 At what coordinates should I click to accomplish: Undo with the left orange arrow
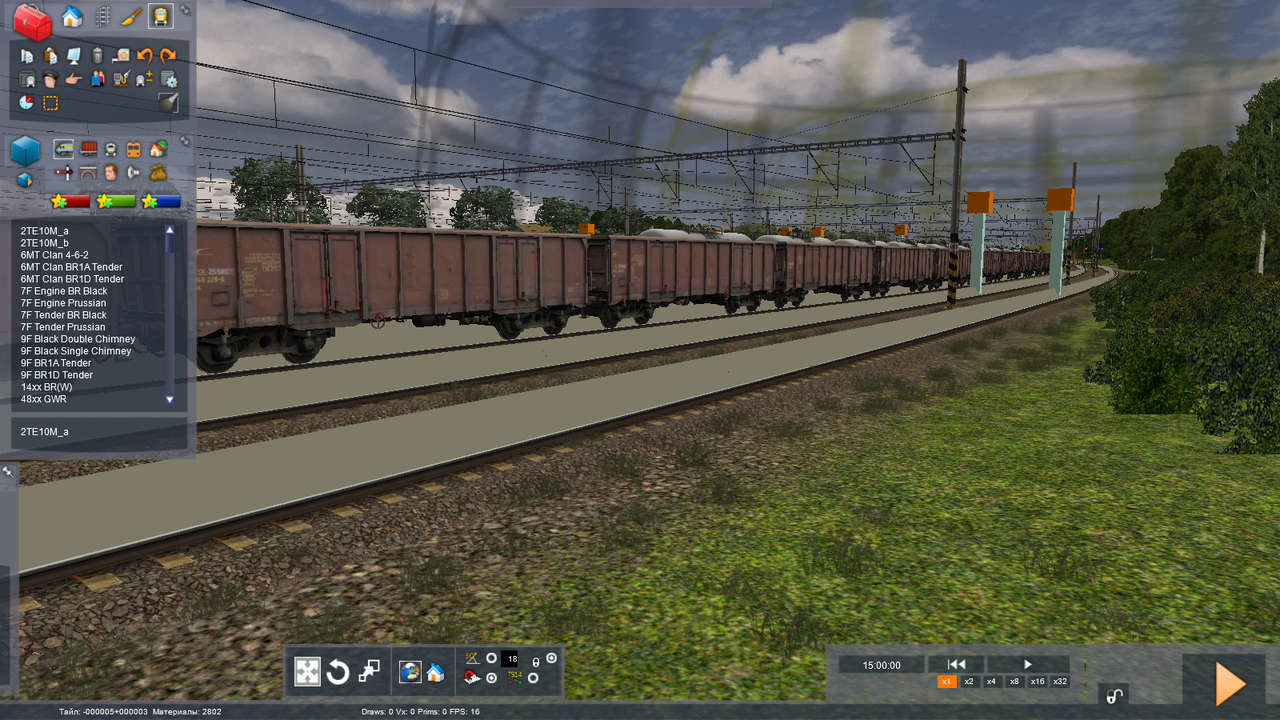pos(145,56)
